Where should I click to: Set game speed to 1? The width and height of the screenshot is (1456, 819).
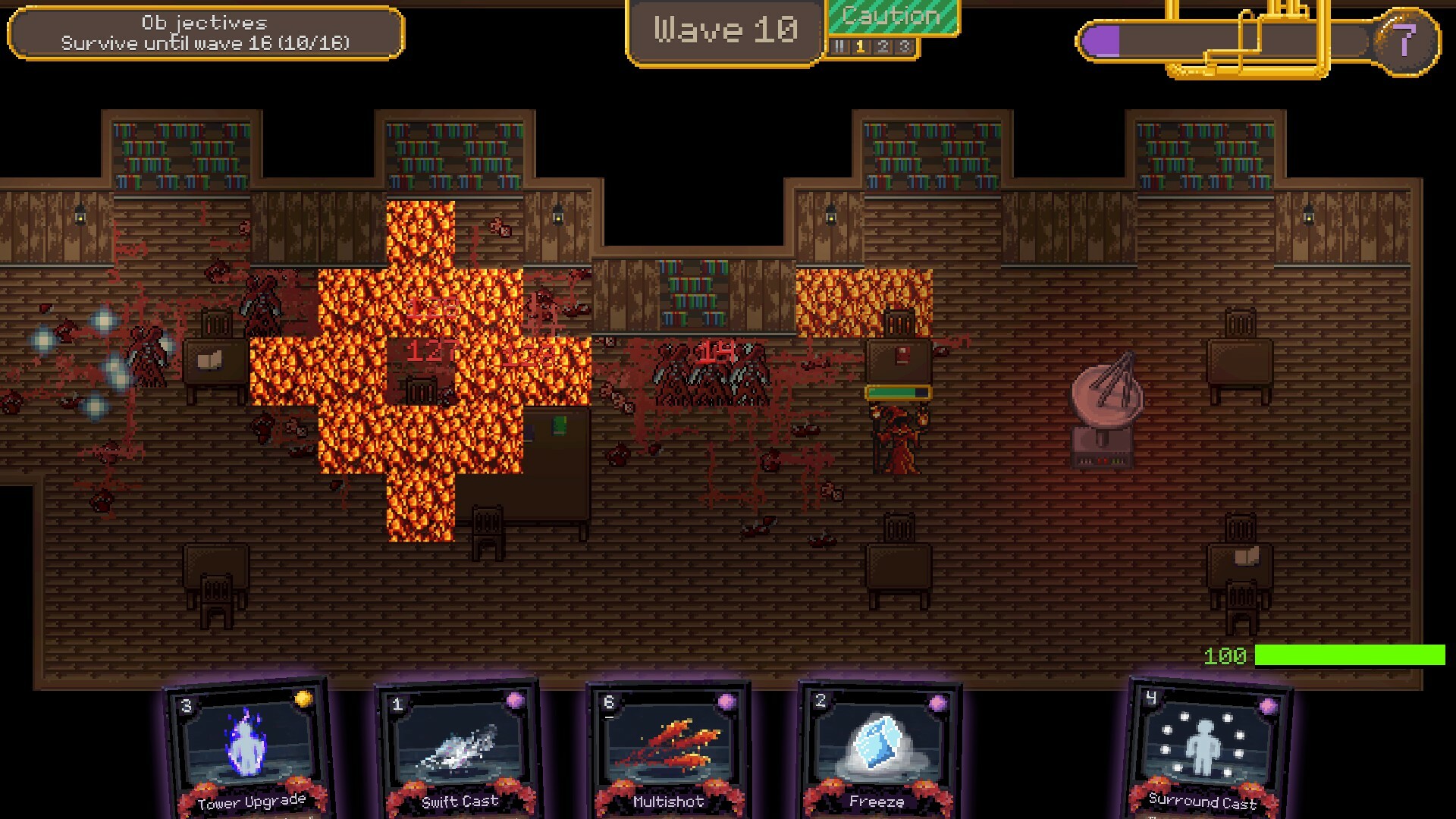[x=860, y=47]
